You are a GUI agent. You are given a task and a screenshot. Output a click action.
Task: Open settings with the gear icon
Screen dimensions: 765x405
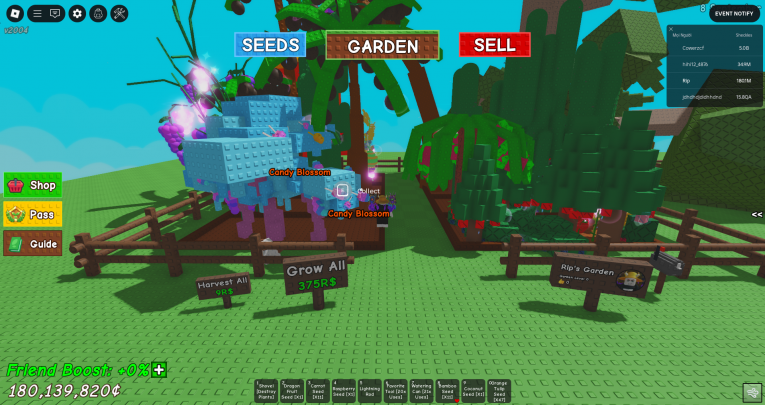click(77, 14)
